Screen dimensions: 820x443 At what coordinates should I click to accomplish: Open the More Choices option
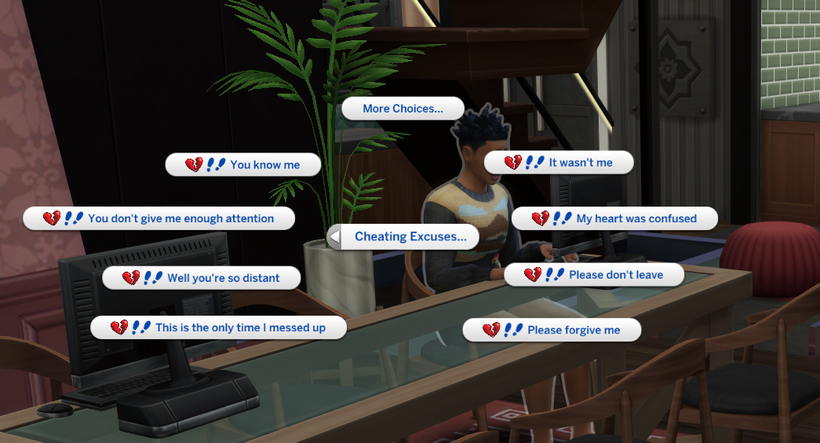pyautogui.click(x=403, y=109)
